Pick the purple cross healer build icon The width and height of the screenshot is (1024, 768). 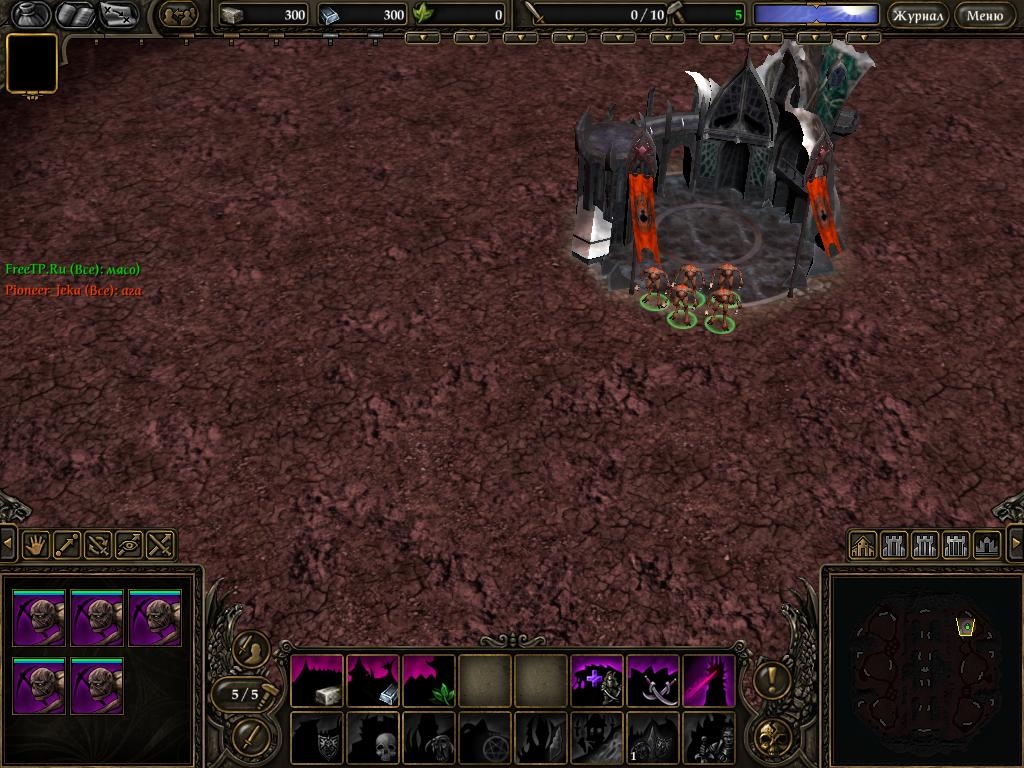pos(597,681)
